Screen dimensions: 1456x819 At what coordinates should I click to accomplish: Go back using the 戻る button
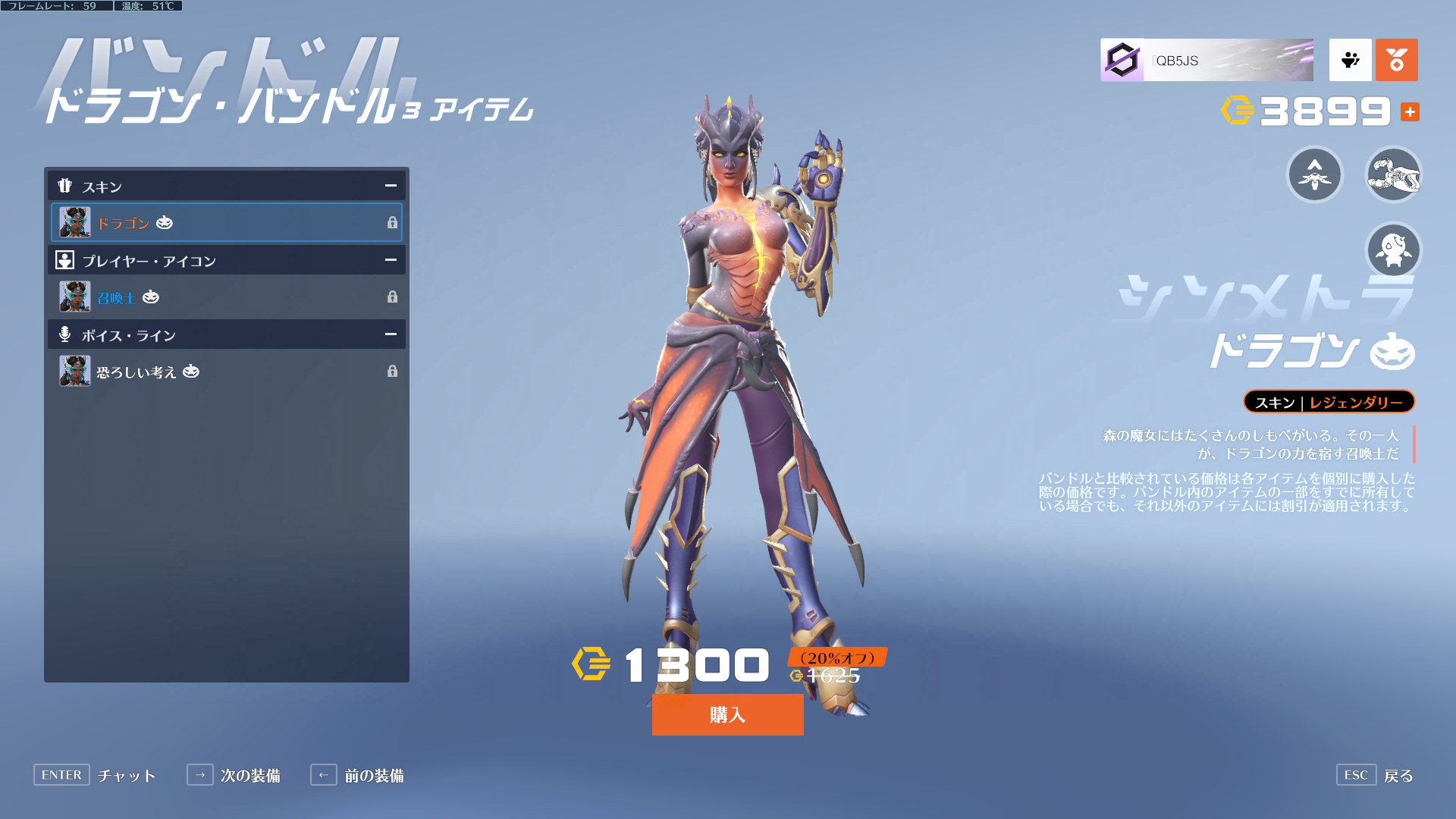pyautogui.click(x=1376, y=775)
